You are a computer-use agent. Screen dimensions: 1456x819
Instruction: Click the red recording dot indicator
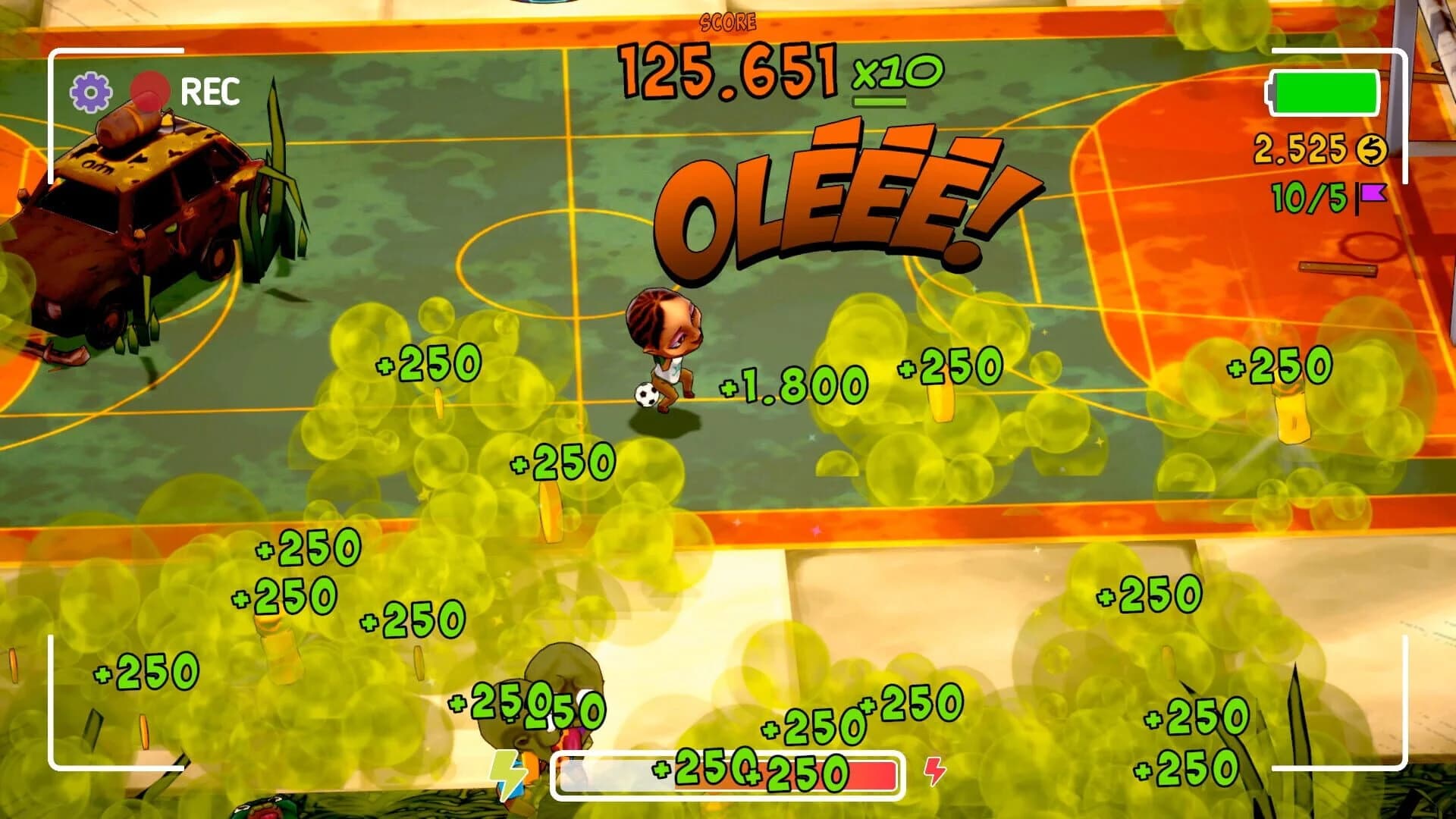[150, 88]
